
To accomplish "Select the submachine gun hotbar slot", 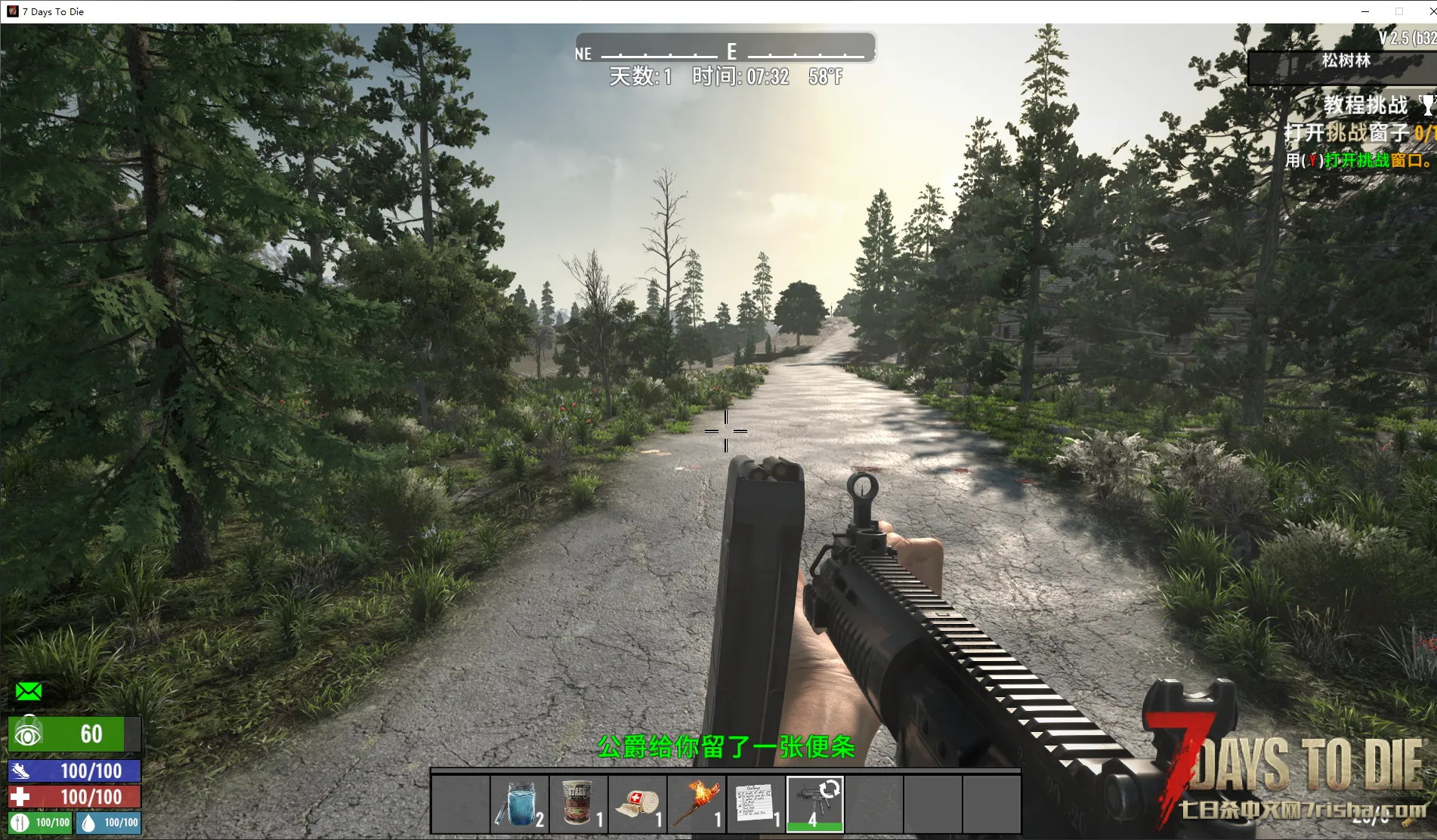I will coord(814,804).
